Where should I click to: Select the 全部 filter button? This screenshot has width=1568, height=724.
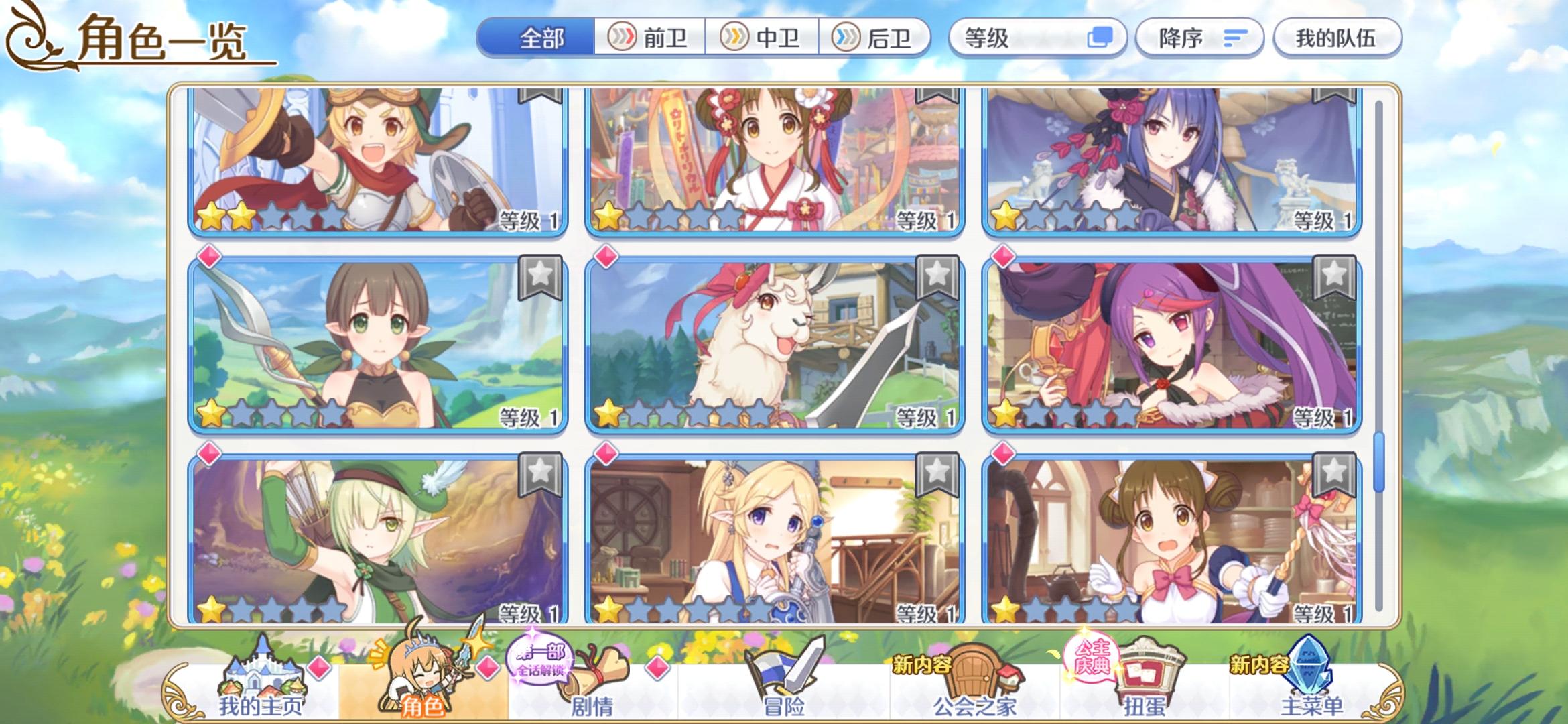click(543, 38)
